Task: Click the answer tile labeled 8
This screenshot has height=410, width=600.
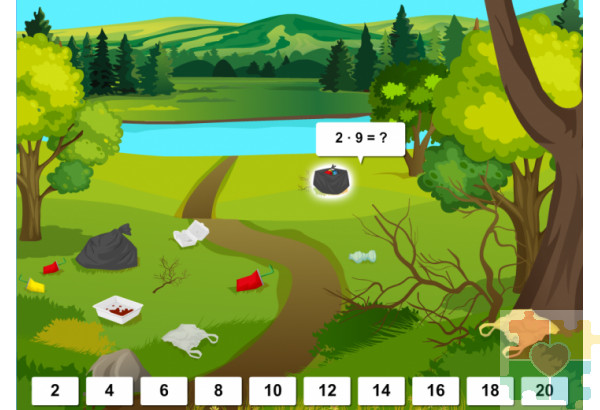Action: pos(218,391)
